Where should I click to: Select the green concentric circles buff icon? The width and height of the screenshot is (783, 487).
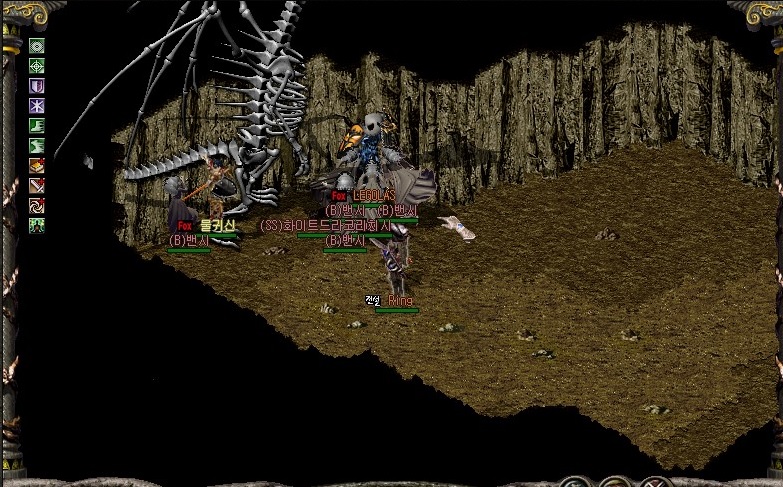37,46
